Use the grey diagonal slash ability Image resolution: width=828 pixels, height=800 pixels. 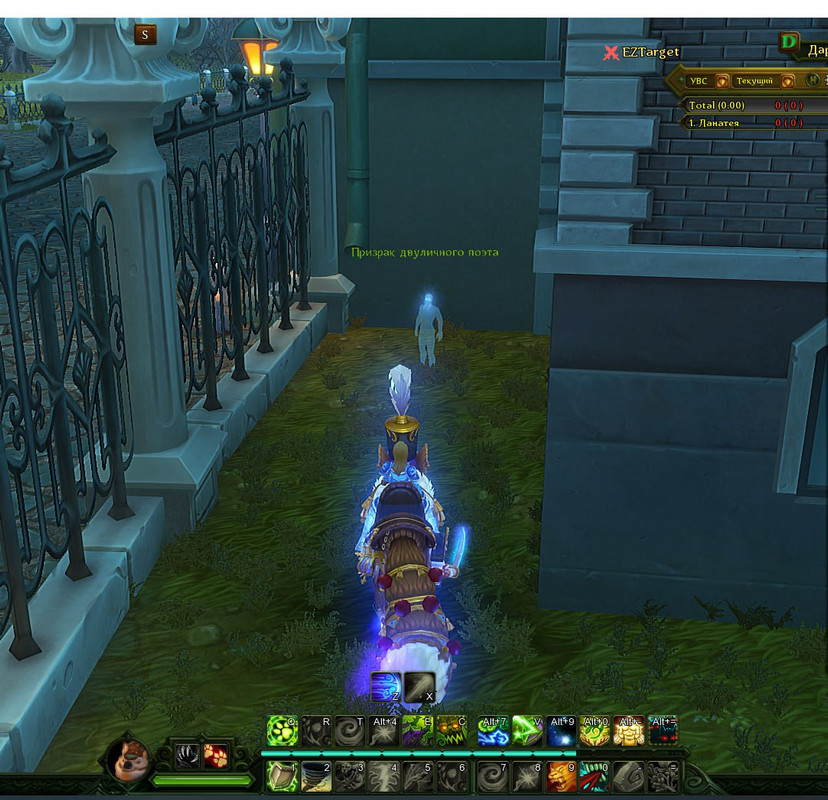pyautogui.click(x=419, y=686)
